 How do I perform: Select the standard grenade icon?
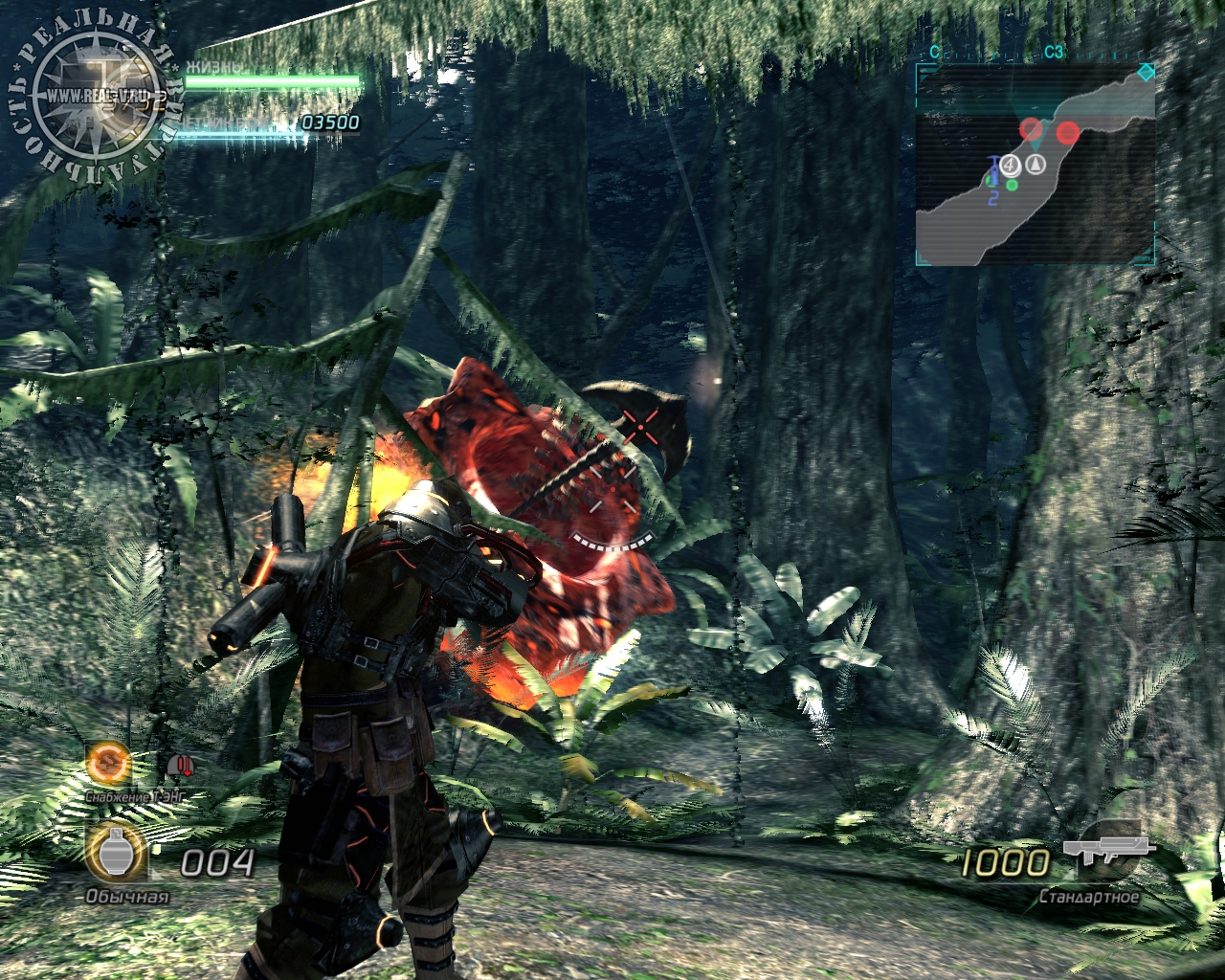tap(116, 855)
